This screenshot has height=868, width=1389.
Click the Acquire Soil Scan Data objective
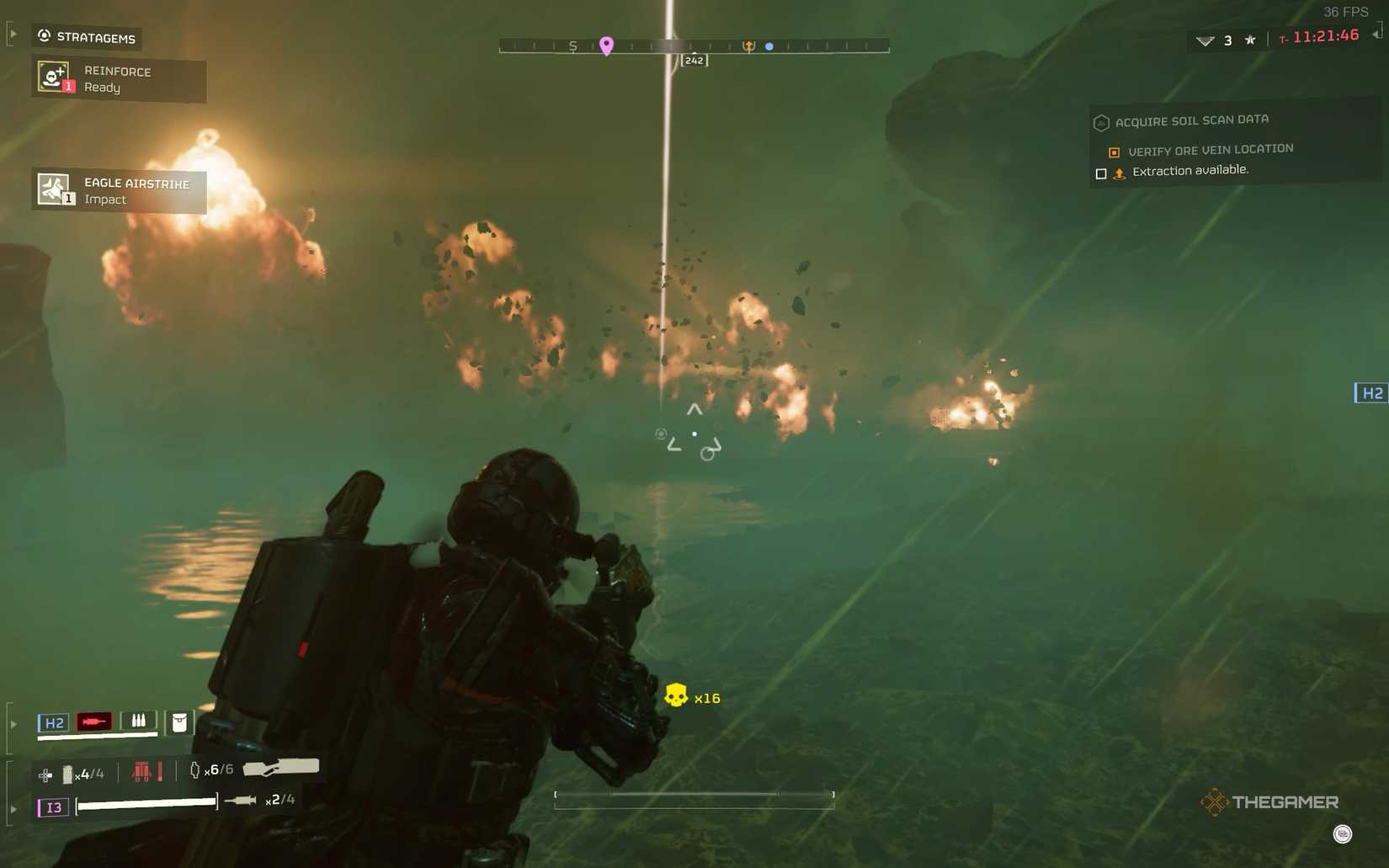click(x=1191, y=121)
